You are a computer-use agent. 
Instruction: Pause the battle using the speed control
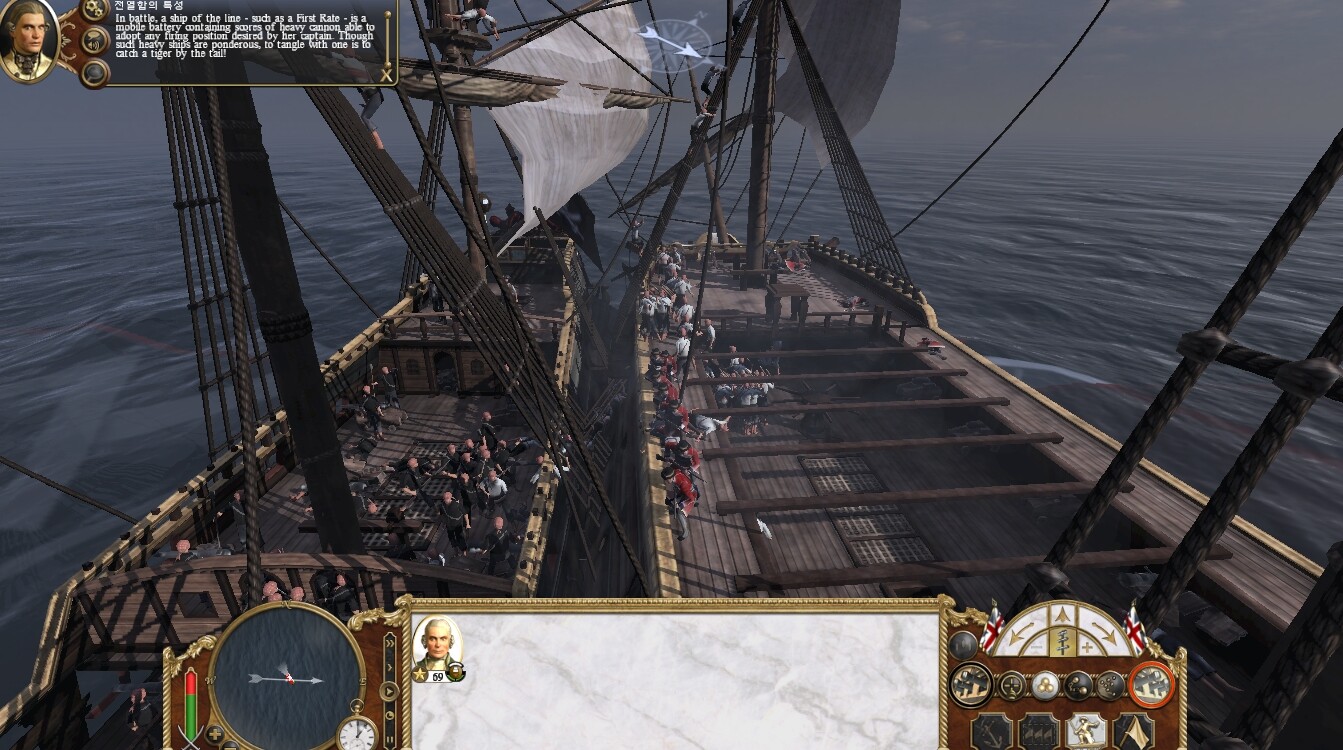tap(389, 741)
